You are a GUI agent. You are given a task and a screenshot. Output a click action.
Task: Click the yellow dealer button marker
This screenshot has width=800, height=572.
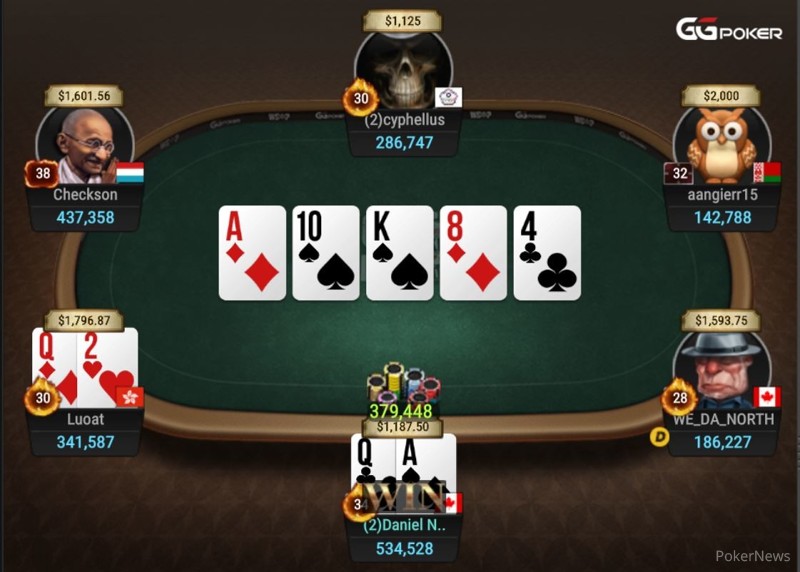[x=659, y=436]
